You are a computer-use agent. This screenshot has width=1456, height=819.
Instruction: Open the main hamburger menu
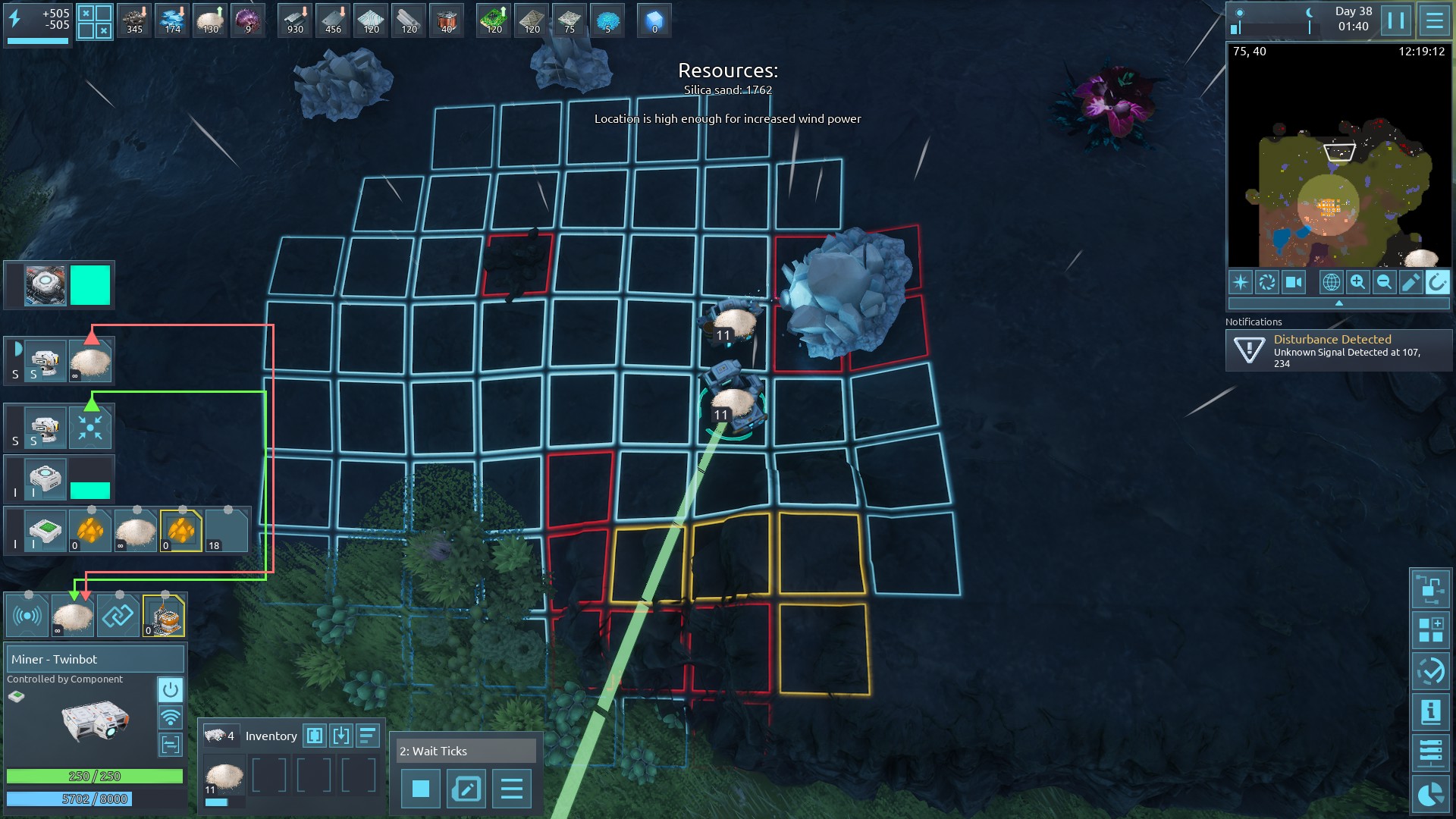click(1434, 20)
